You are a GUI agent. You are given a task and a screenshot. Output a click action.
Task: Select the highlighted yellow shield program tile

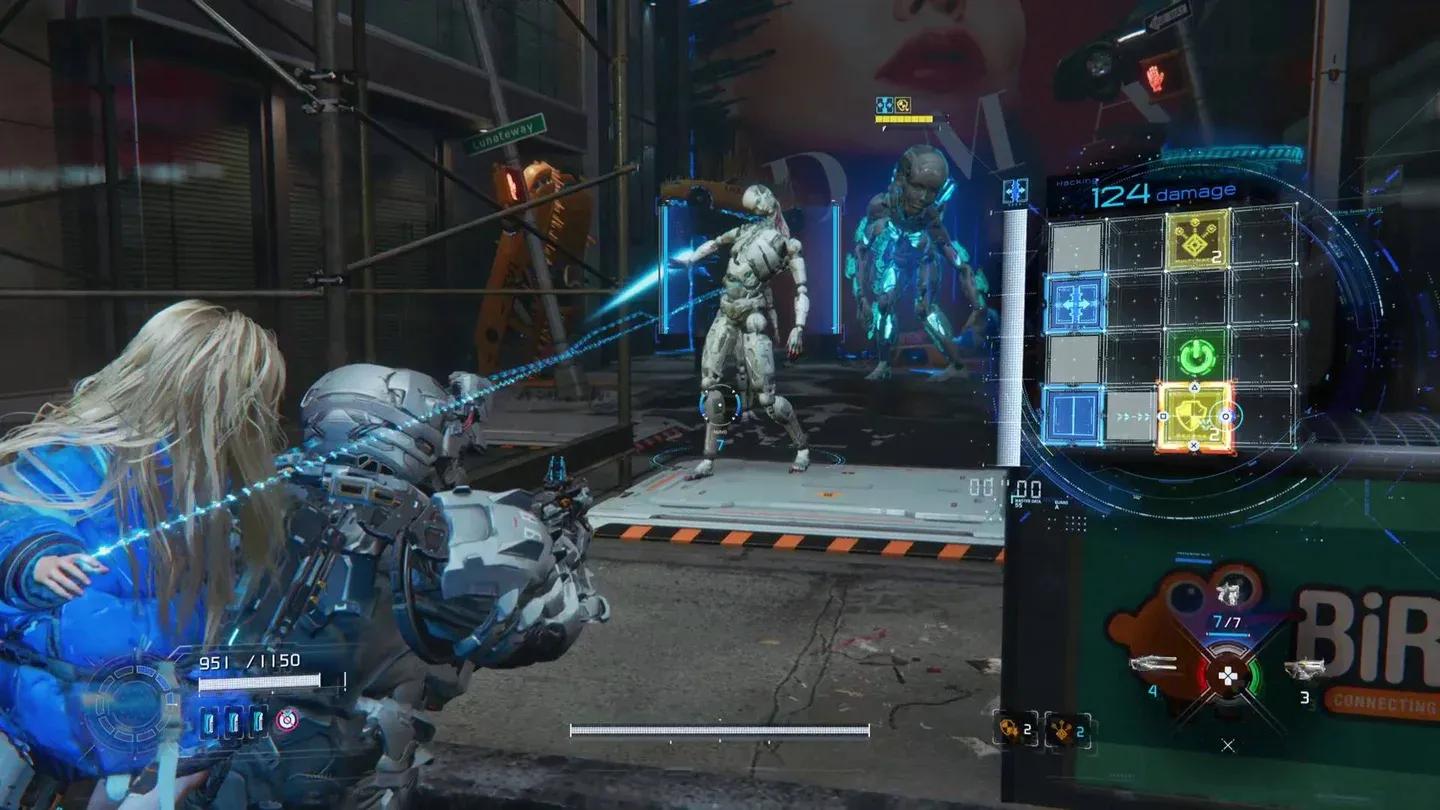click(1194, 417)
